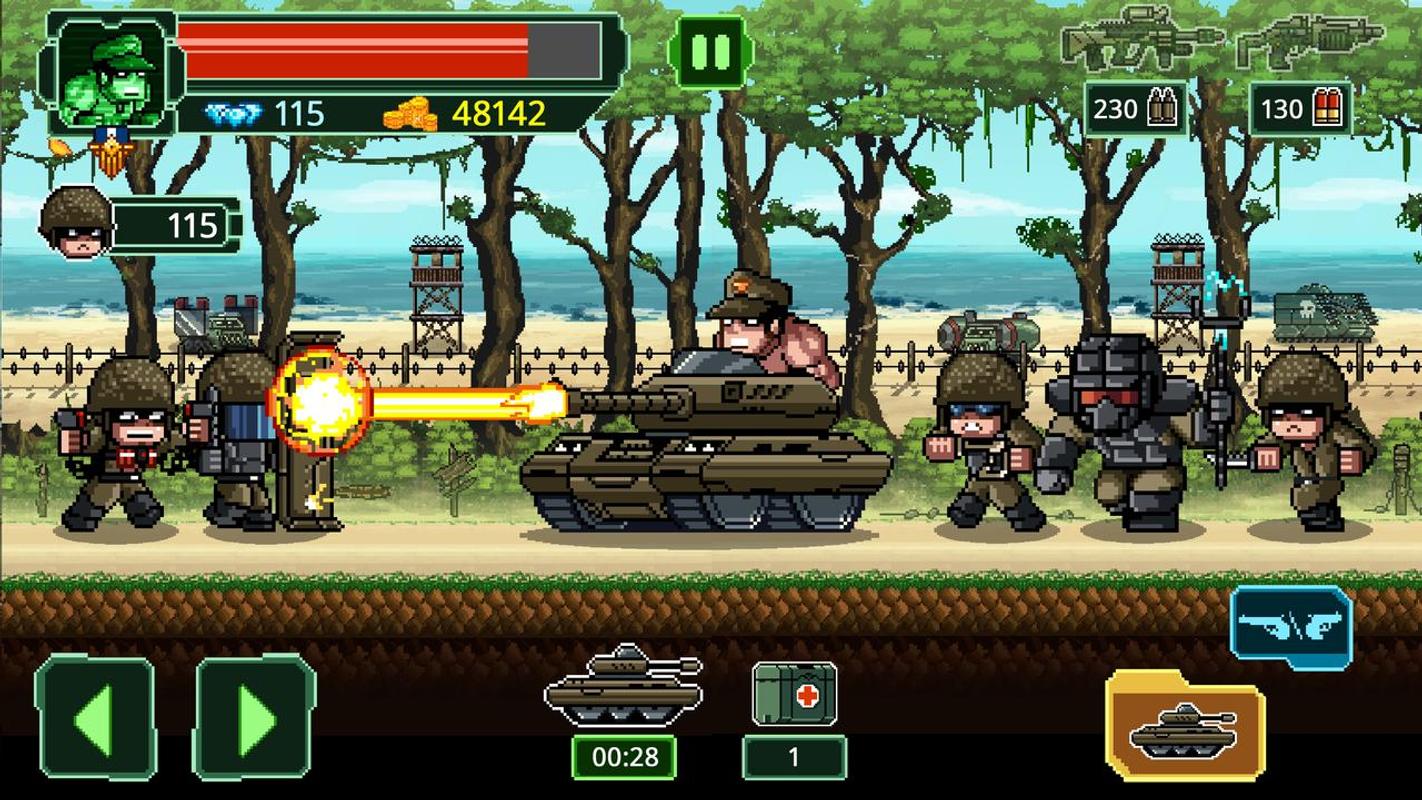The image size is (1422, 800).
Task: Activate the tank summon icon with timer
Action: (x=623, y=685)
